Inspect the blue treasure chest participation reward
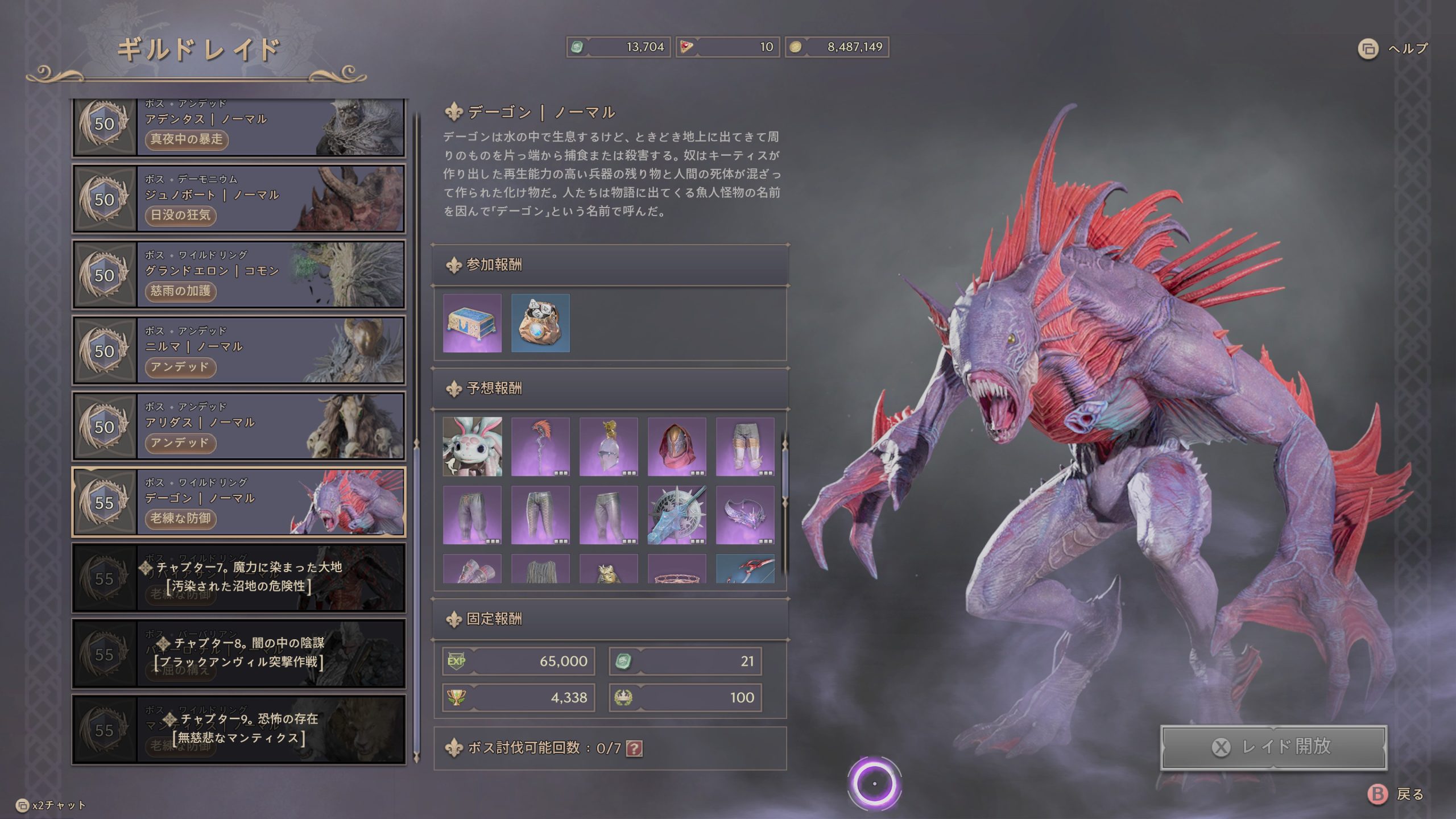 click(472, 323)
